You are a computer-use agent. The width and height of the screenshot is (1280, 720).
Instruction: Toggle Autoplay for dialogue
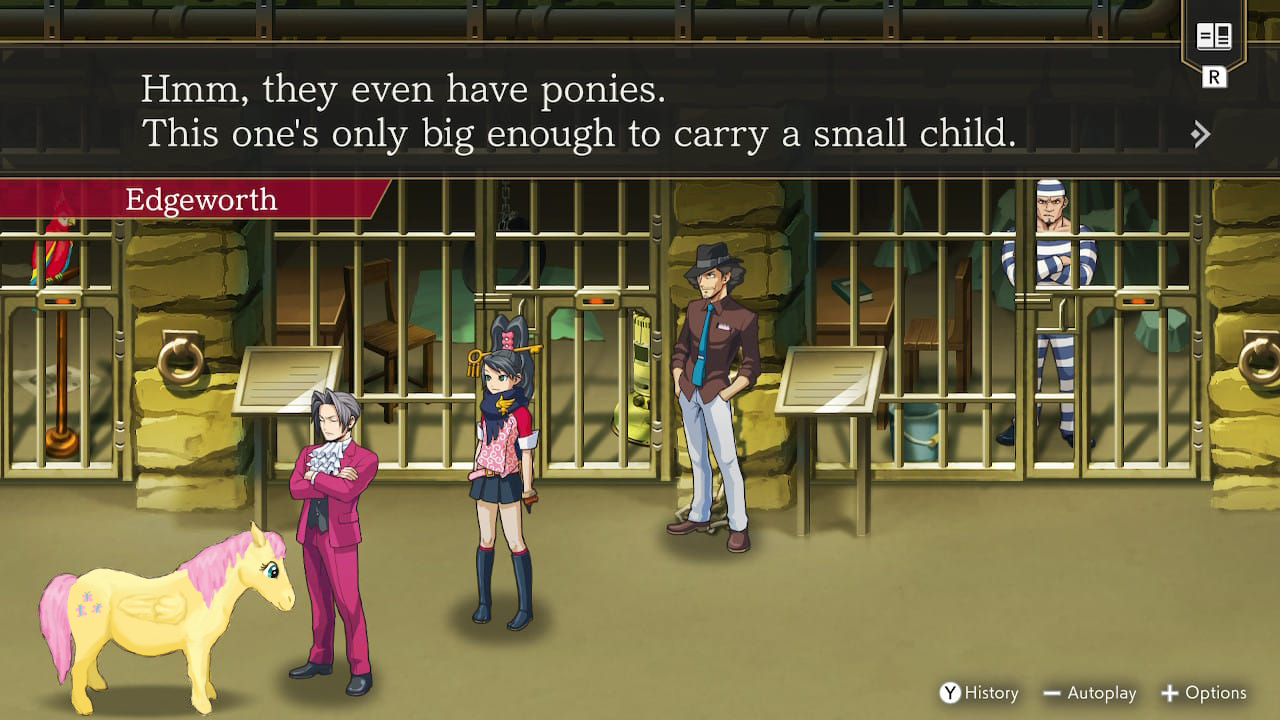(x=1089, y=693)
